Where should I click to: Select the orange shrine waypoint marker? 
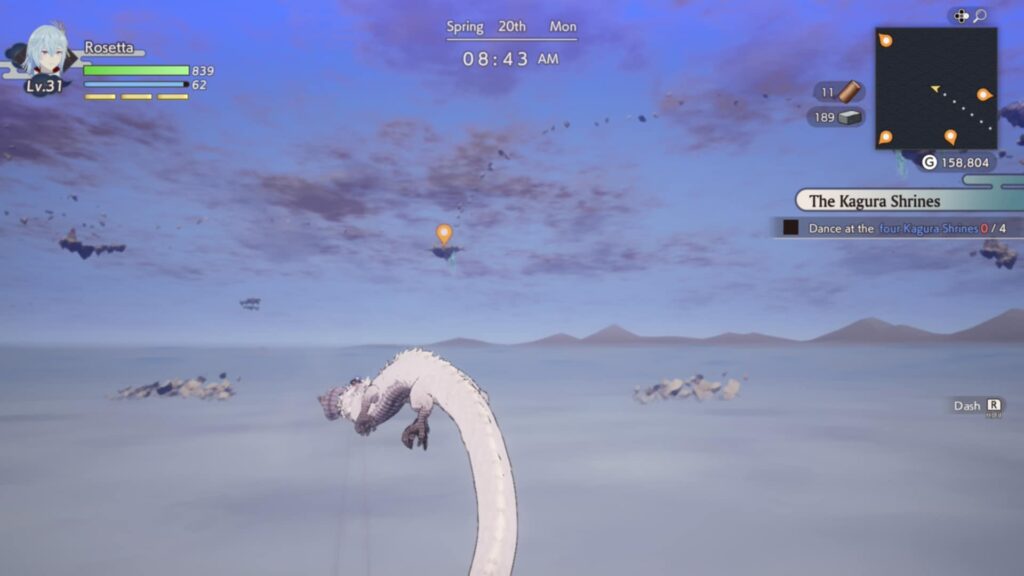tap(444, 234)
